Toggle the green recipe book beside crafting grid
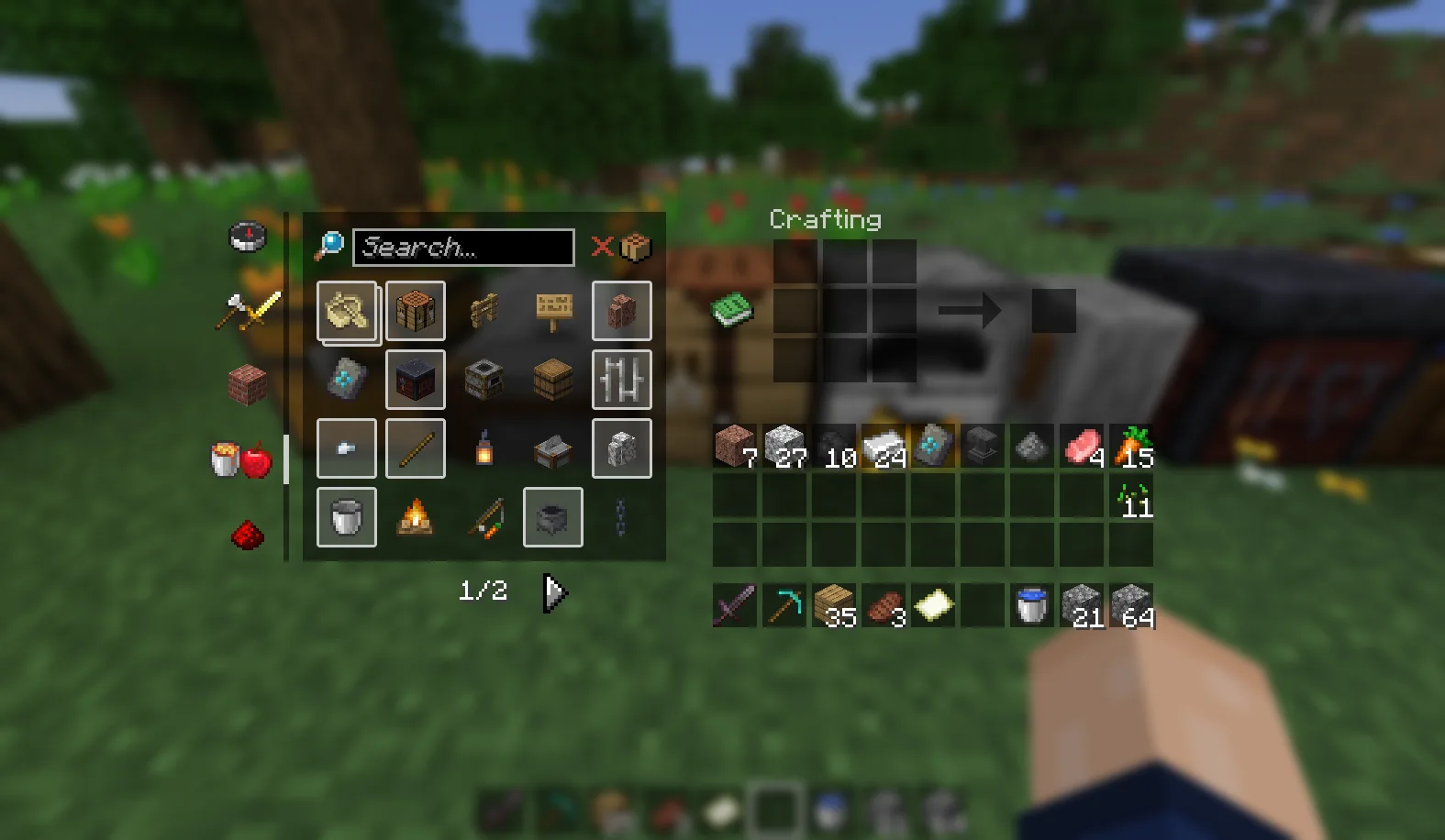The image size is (1445, 840). (x=729, y=309)
